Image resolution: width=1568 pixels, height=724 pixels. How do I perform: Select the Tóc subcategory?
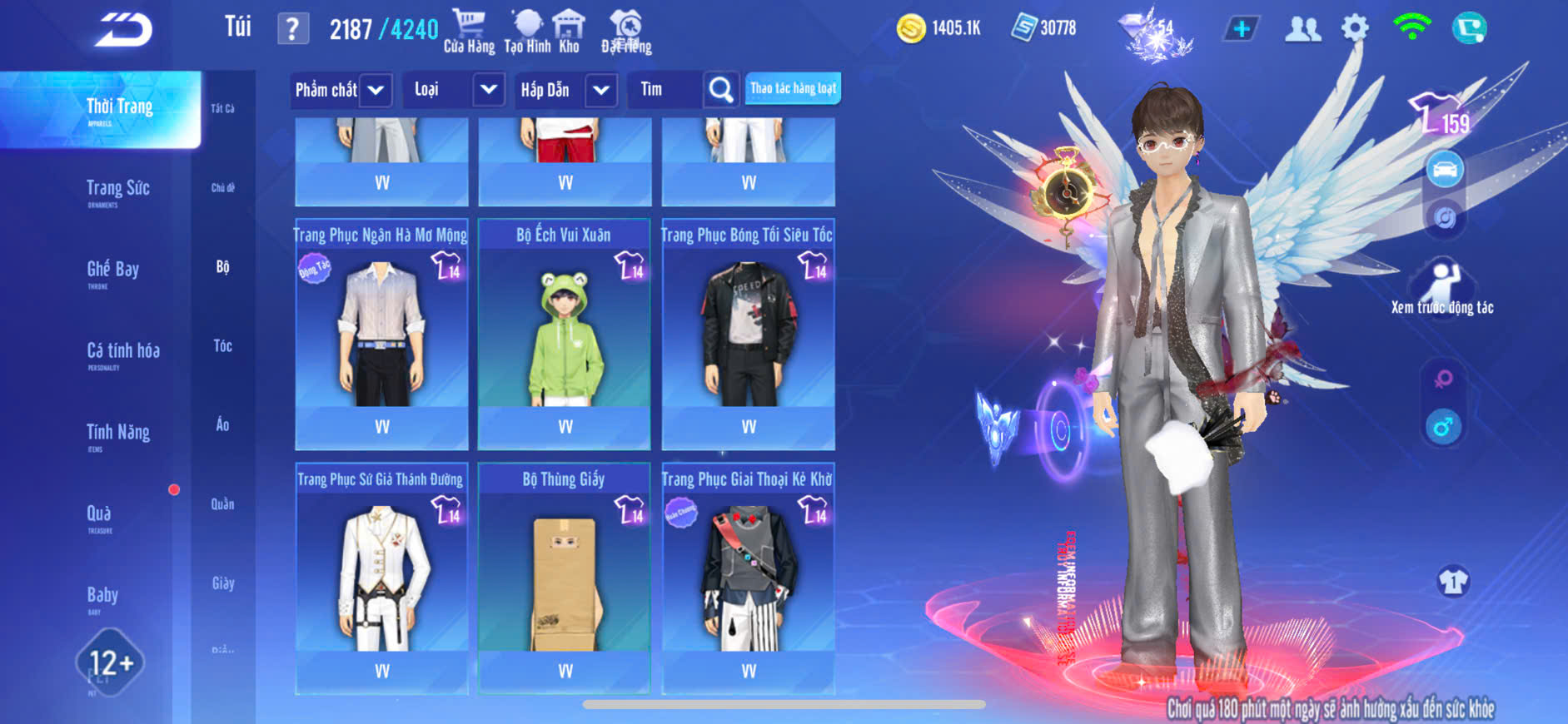[222, 346]
